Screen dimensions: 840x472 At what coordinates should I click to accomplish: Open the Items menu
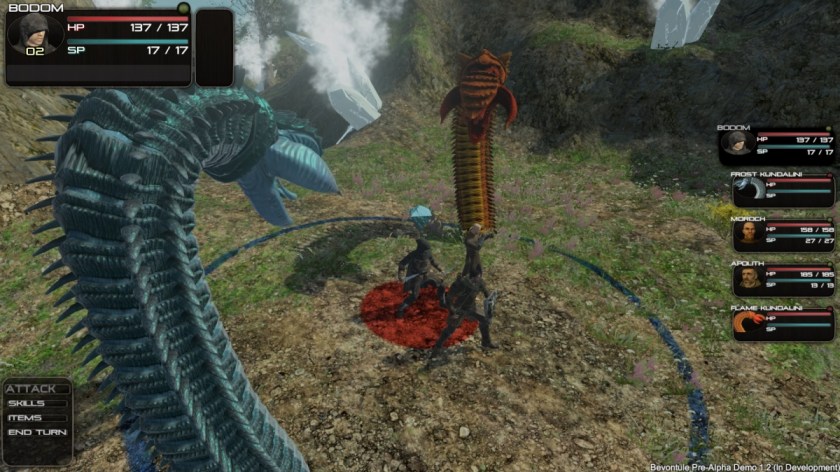(x=25, y=417)
